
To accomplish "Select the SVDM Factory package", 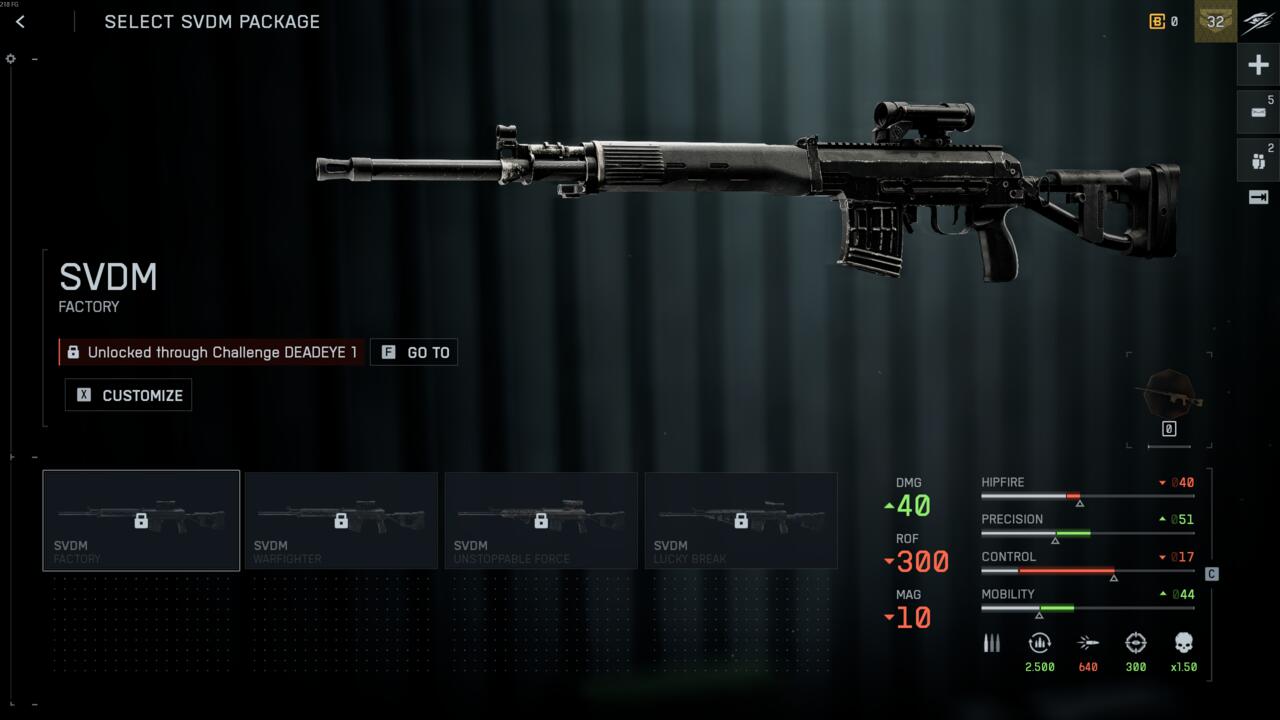I will tap(141, 520).
